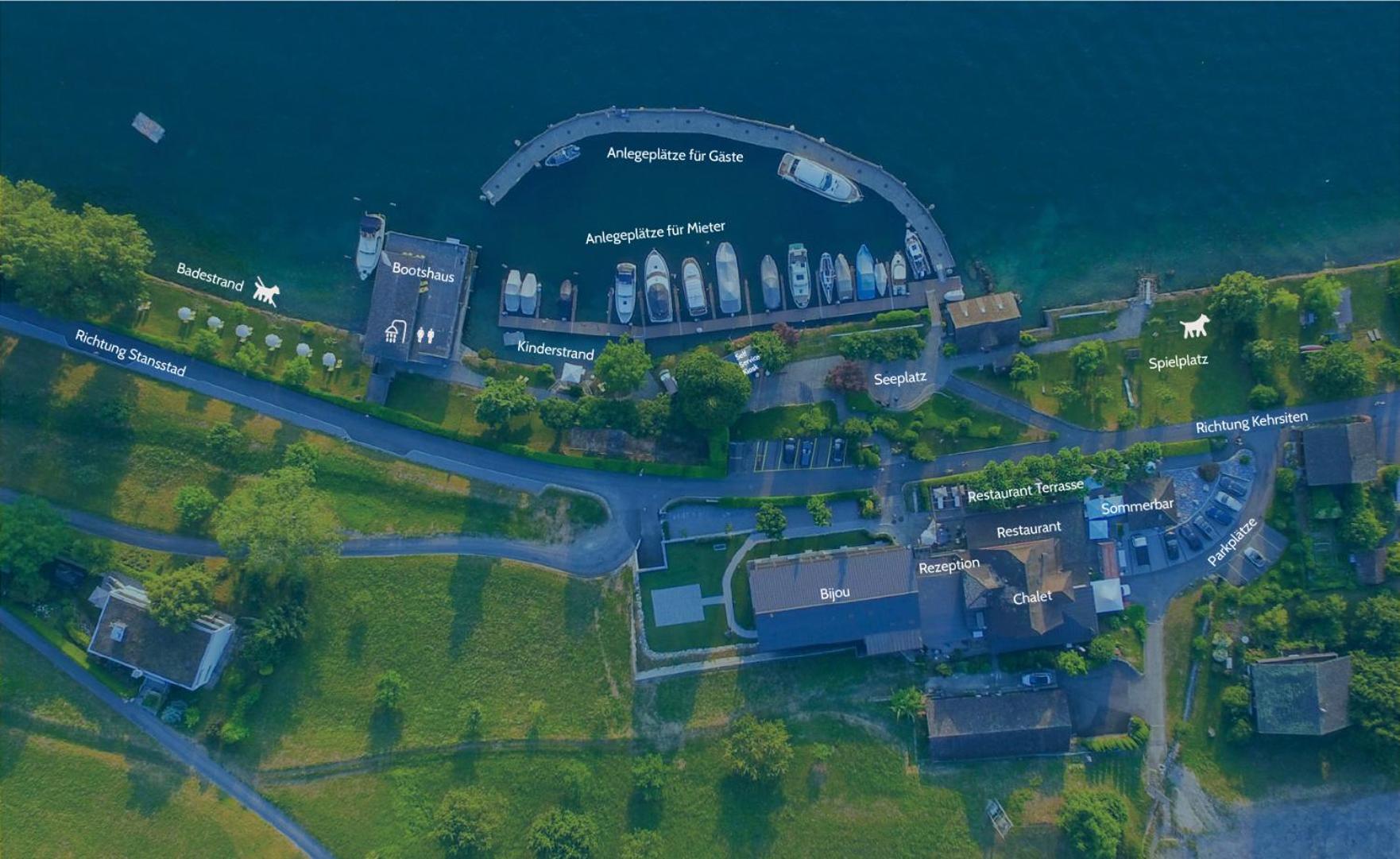Viewport: 1400px width, 859px height.
Task: Click the Seeplatz map label
Action: [899, 378]
